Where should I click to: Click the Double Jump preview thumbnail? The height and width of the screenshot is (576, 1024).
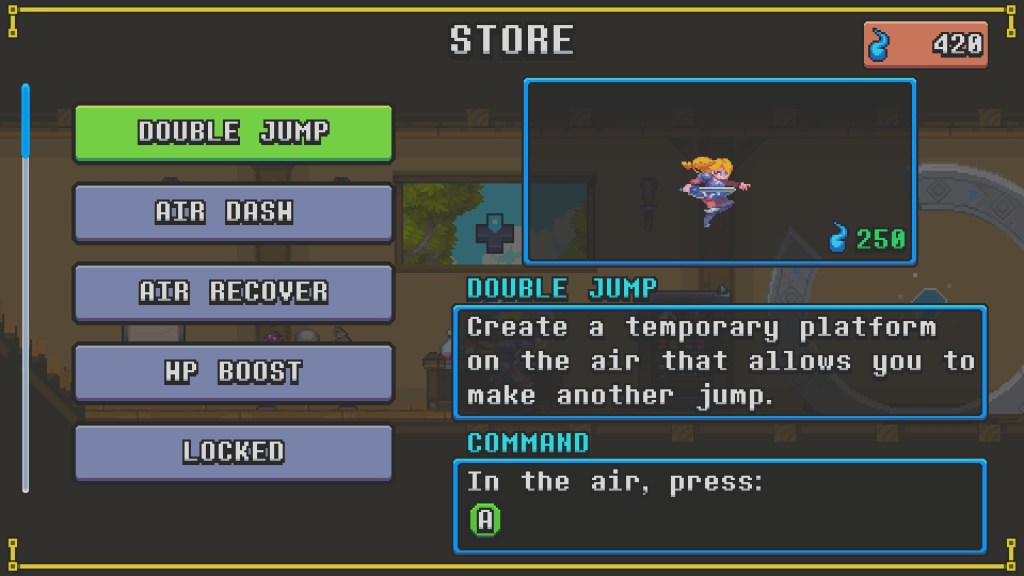tap(719, 172)
